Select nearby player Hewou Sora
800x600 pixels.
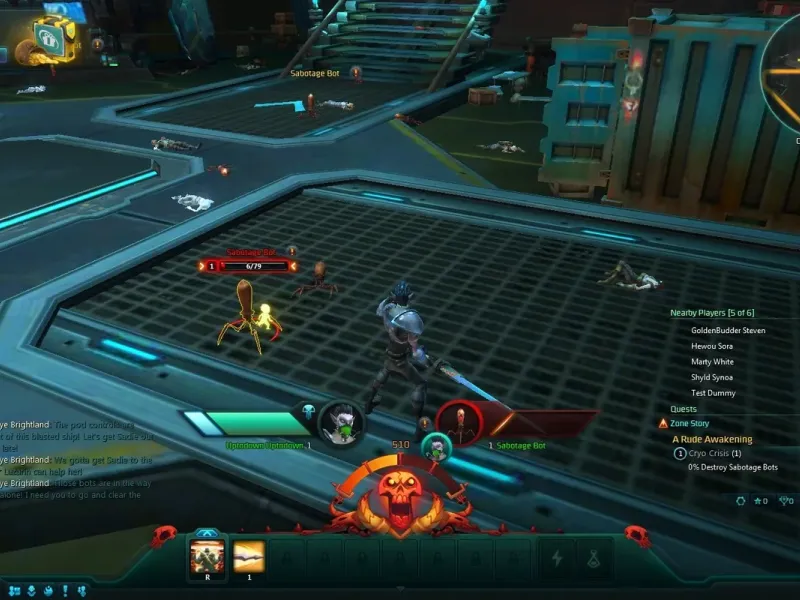(x=712, y=346)
